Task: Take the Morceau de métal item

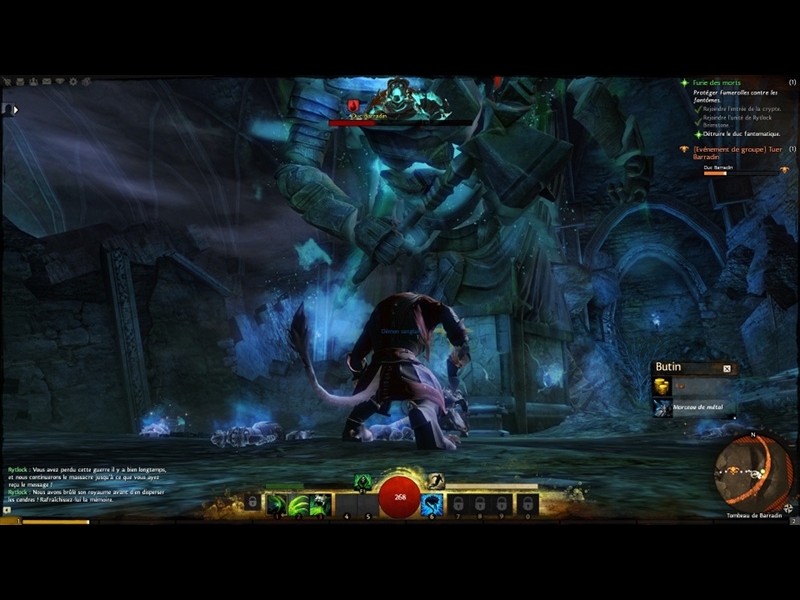Action: click(662, 407)
